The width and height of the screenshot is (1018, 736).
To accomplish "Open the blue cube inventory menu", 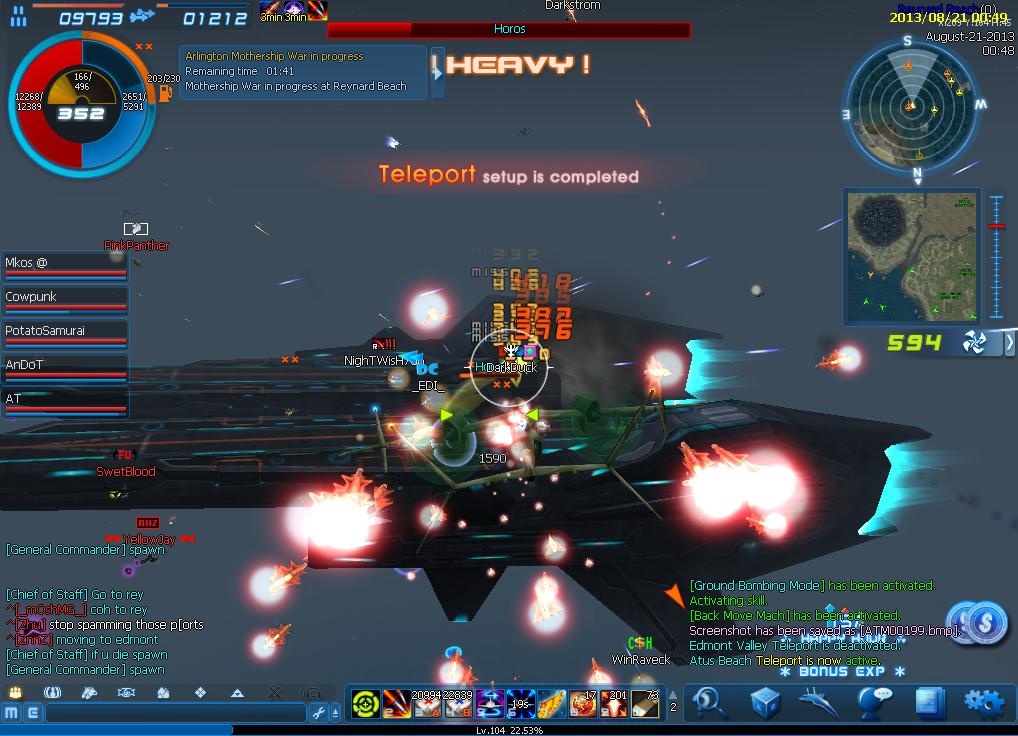I will pos(765,702).
